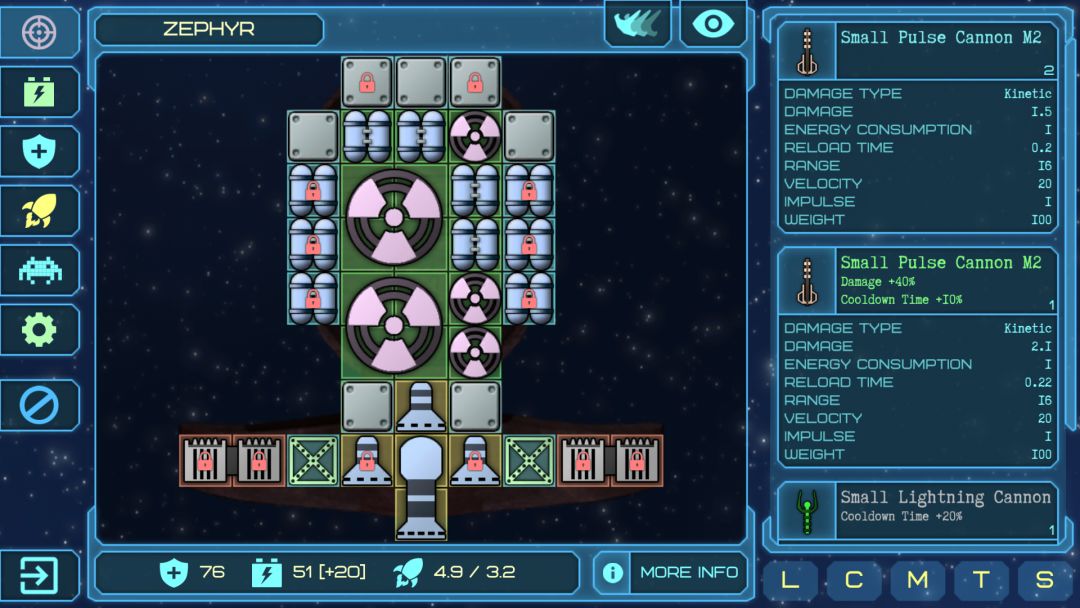Choose the Small Lightning Cannon item
The width and height of the screenshot is (1080, 608).
pyautogui.click(x=917, y=512)
